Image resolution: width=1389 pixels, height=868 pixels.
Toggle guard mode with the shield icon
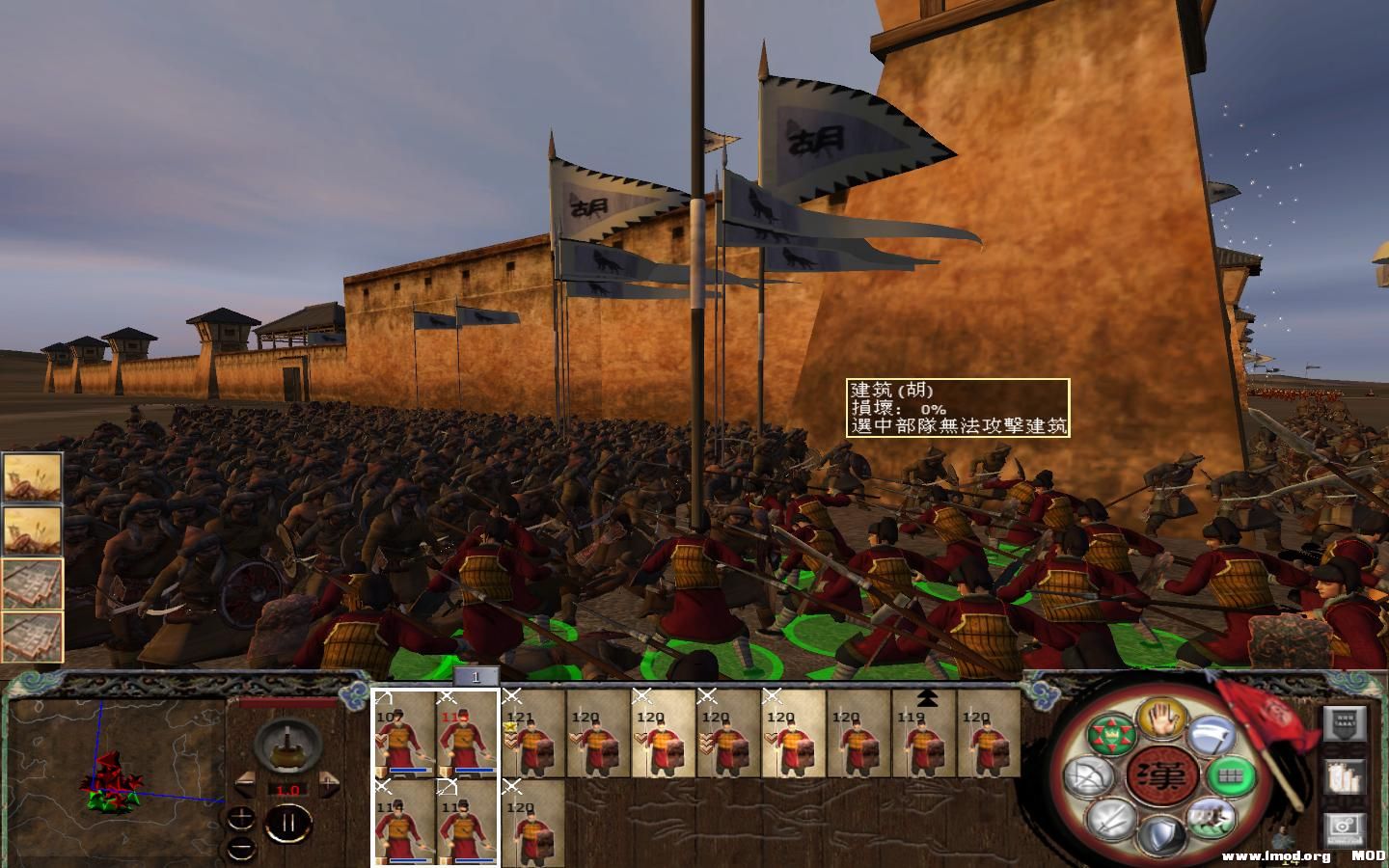coord(1160,832)
